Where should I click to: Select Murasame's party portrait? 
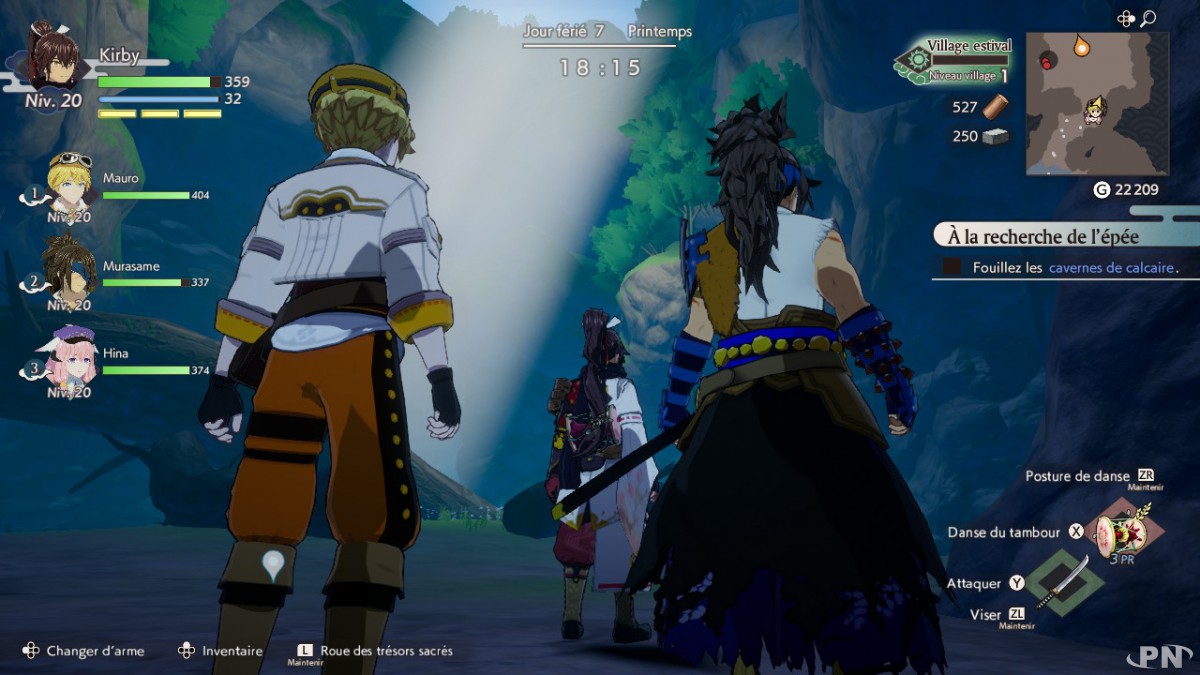point(70,266)
